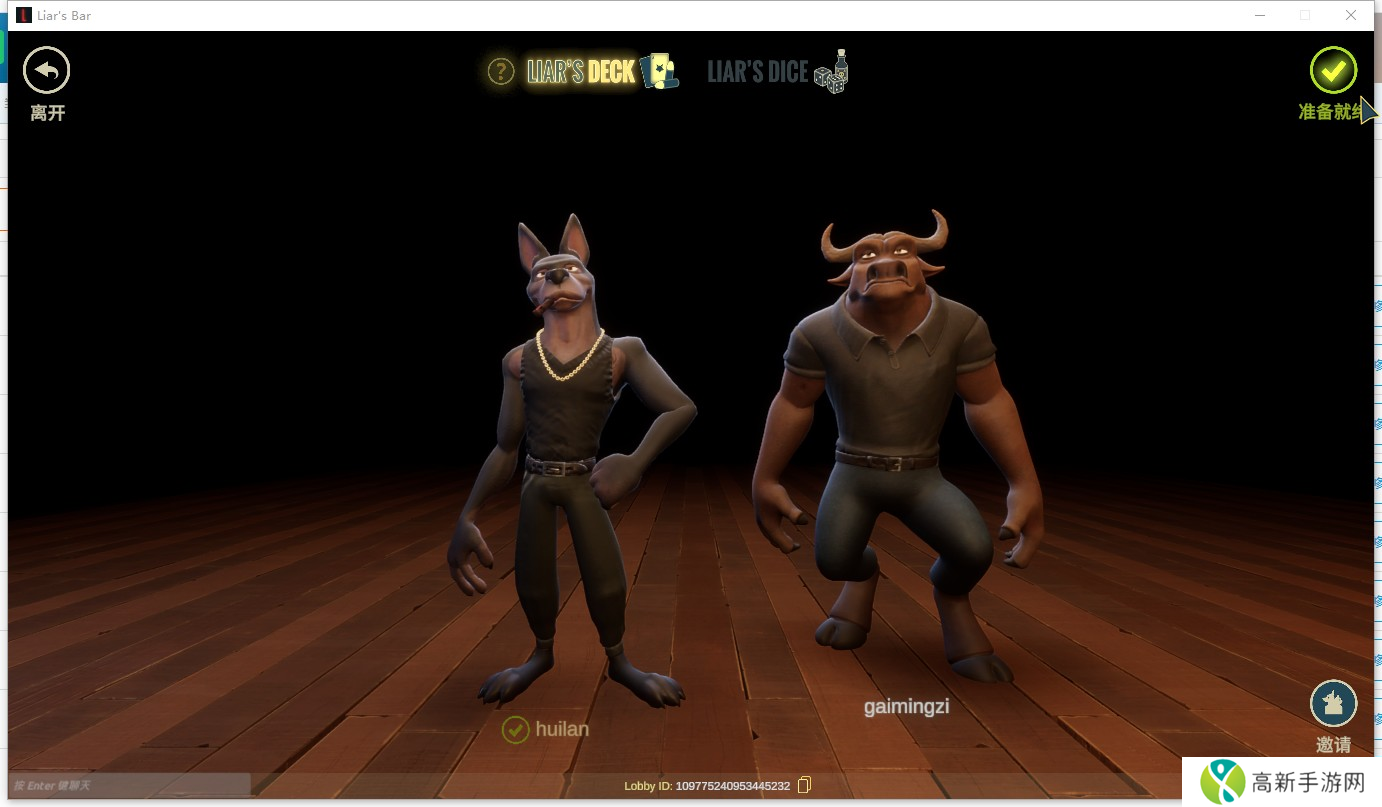1382x807 pixels.
Task: Copy the Lobby ID with the clipboard icon
Action: click(x=804, y=785)
